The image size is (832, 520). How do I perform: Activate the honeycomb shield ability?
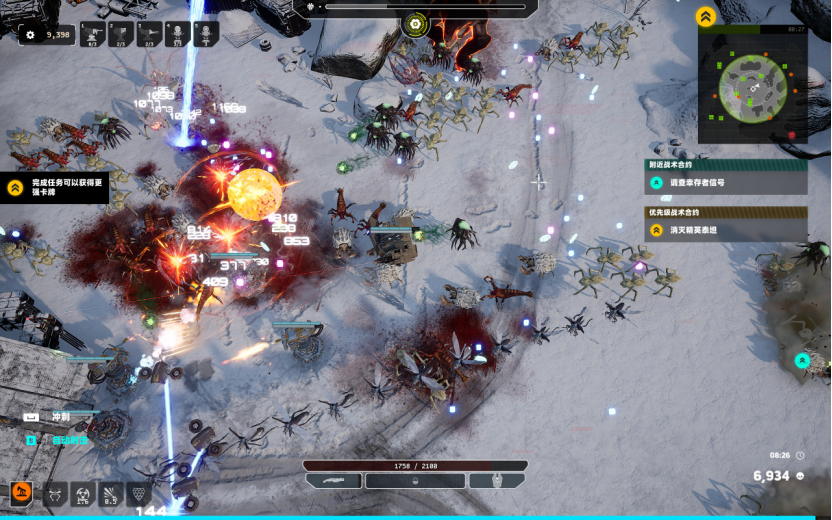coord(139,493)
